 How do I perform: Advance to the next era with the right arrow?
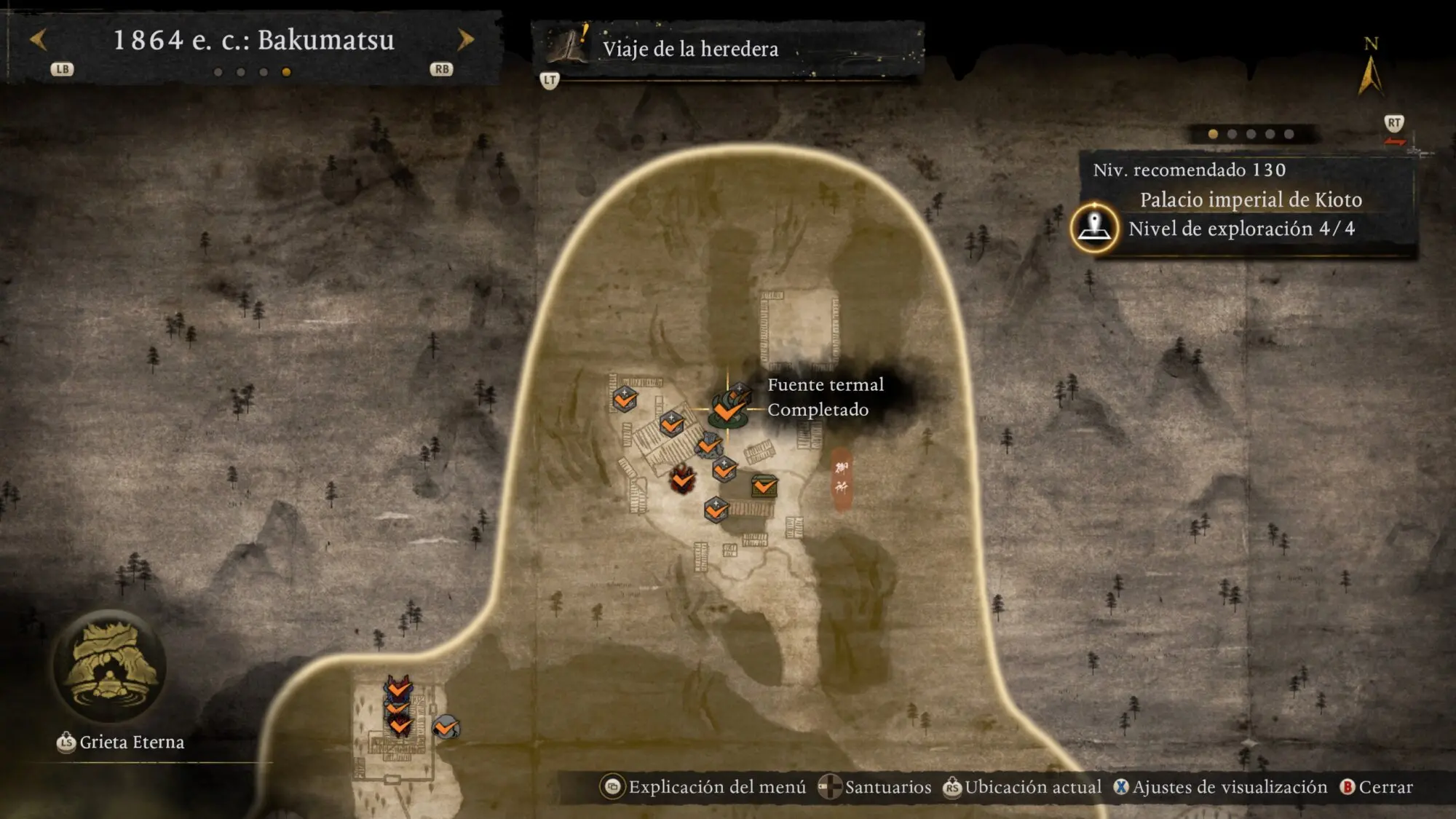click(x=465, y=39)
